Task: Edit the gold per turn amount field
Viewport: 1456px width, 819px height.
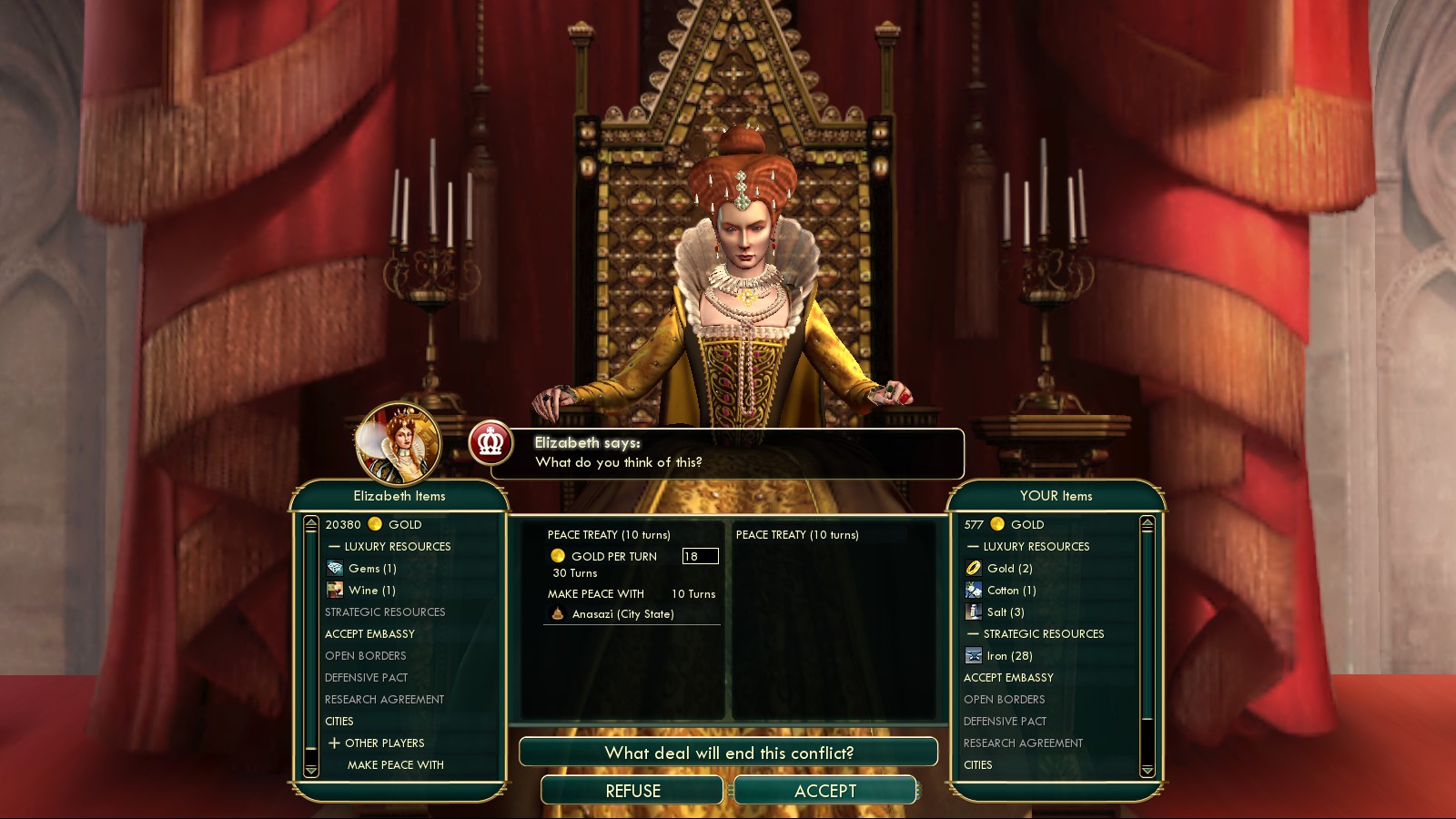Action: click(x=700, y=556)
